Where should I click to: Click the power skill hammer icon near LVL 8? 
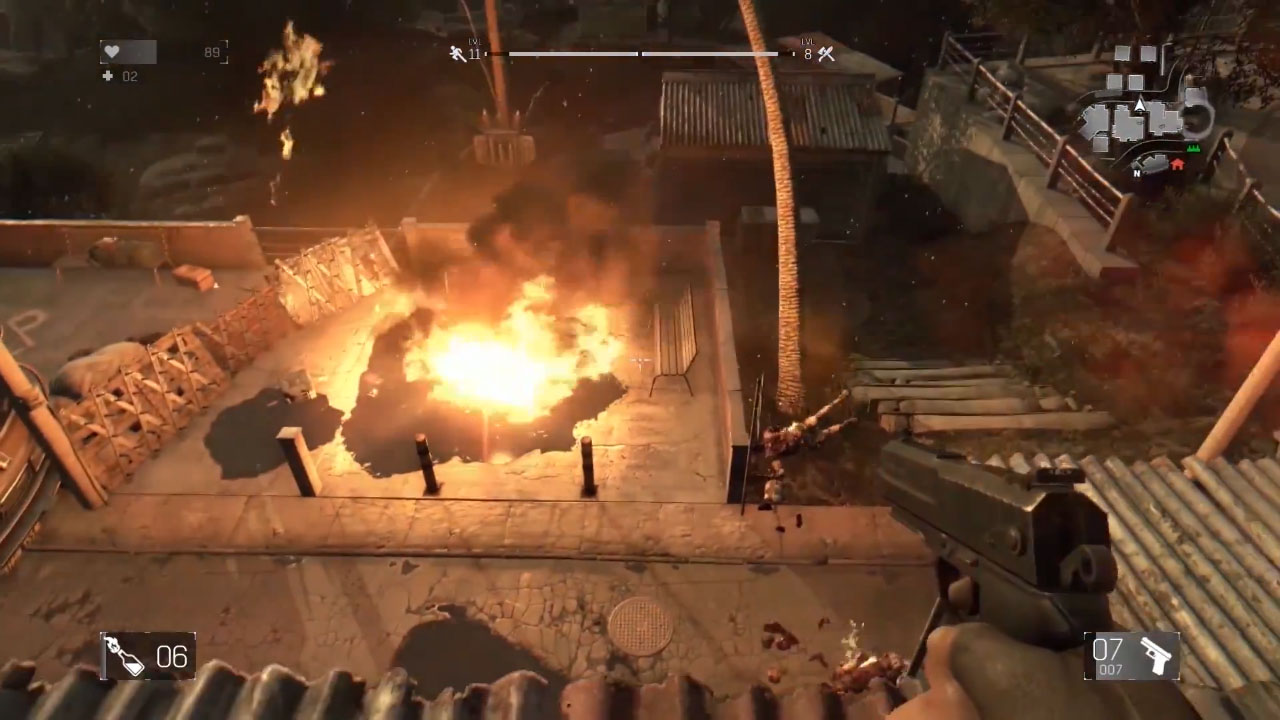click(826, 53)
